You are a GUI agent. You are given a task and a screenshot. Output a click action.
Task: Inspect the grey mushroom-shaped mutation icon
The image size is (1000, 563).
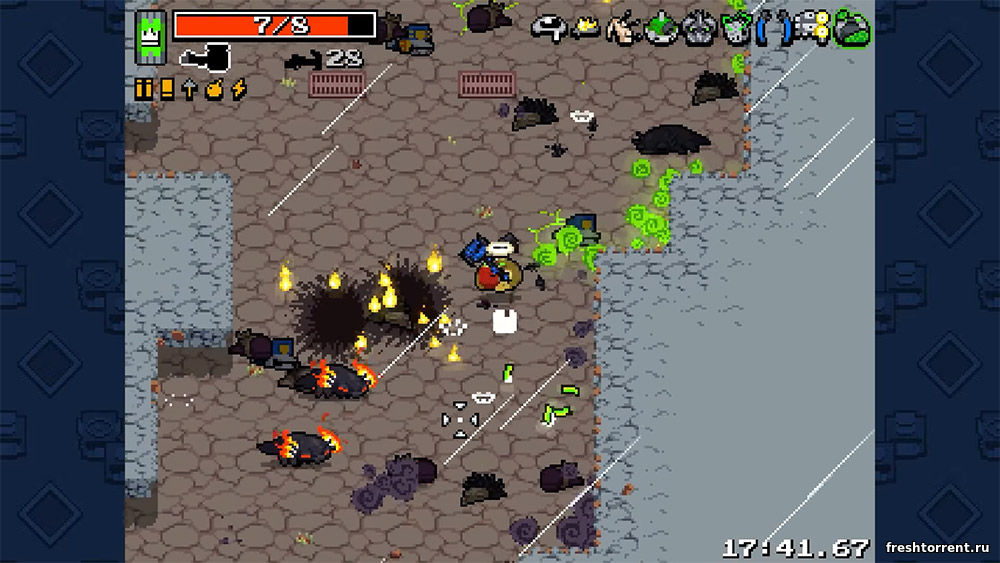[x=548, y=28]
